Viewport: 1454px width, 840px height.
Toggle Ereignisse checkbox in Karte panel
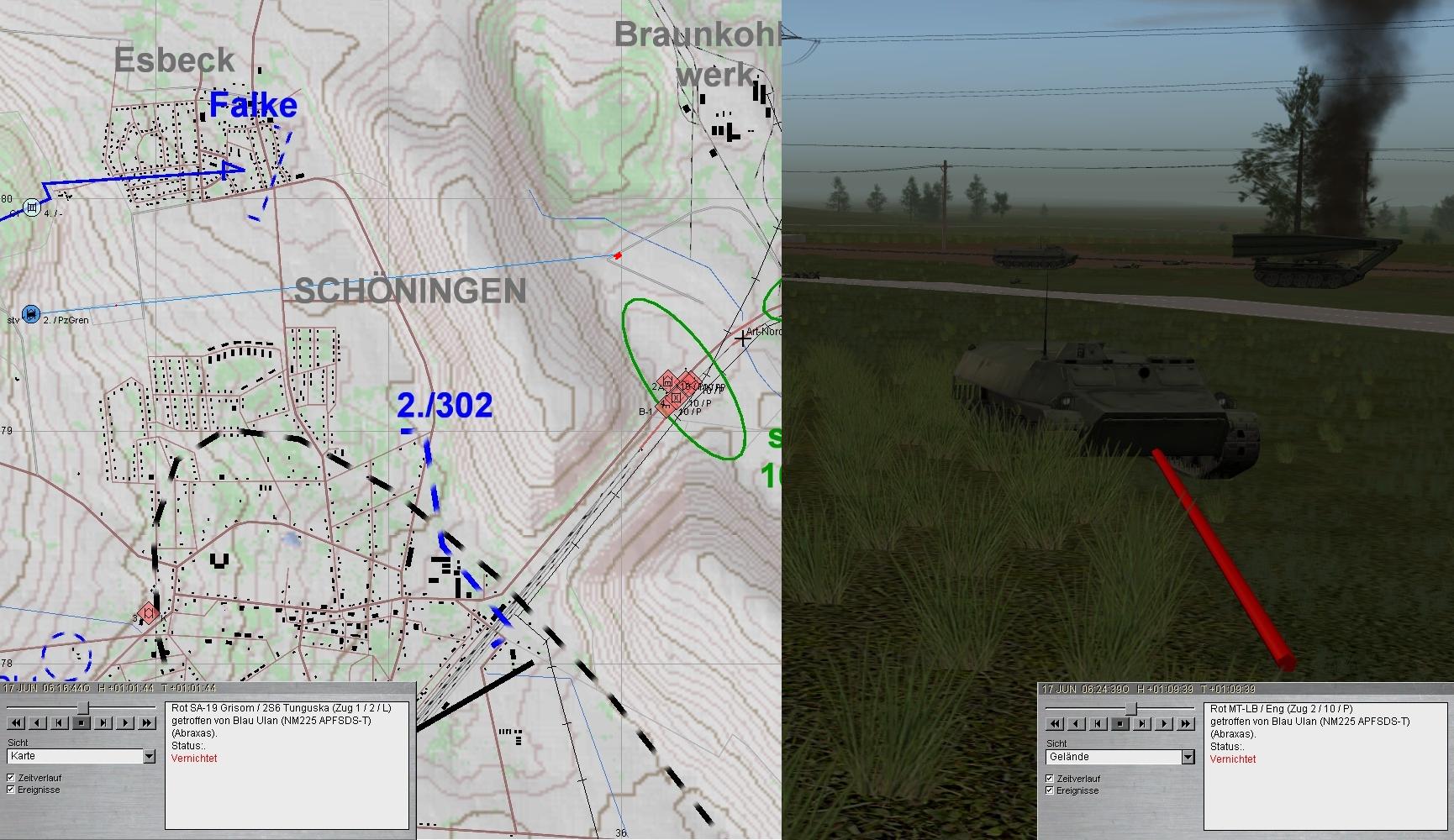[x=11, y=790]
